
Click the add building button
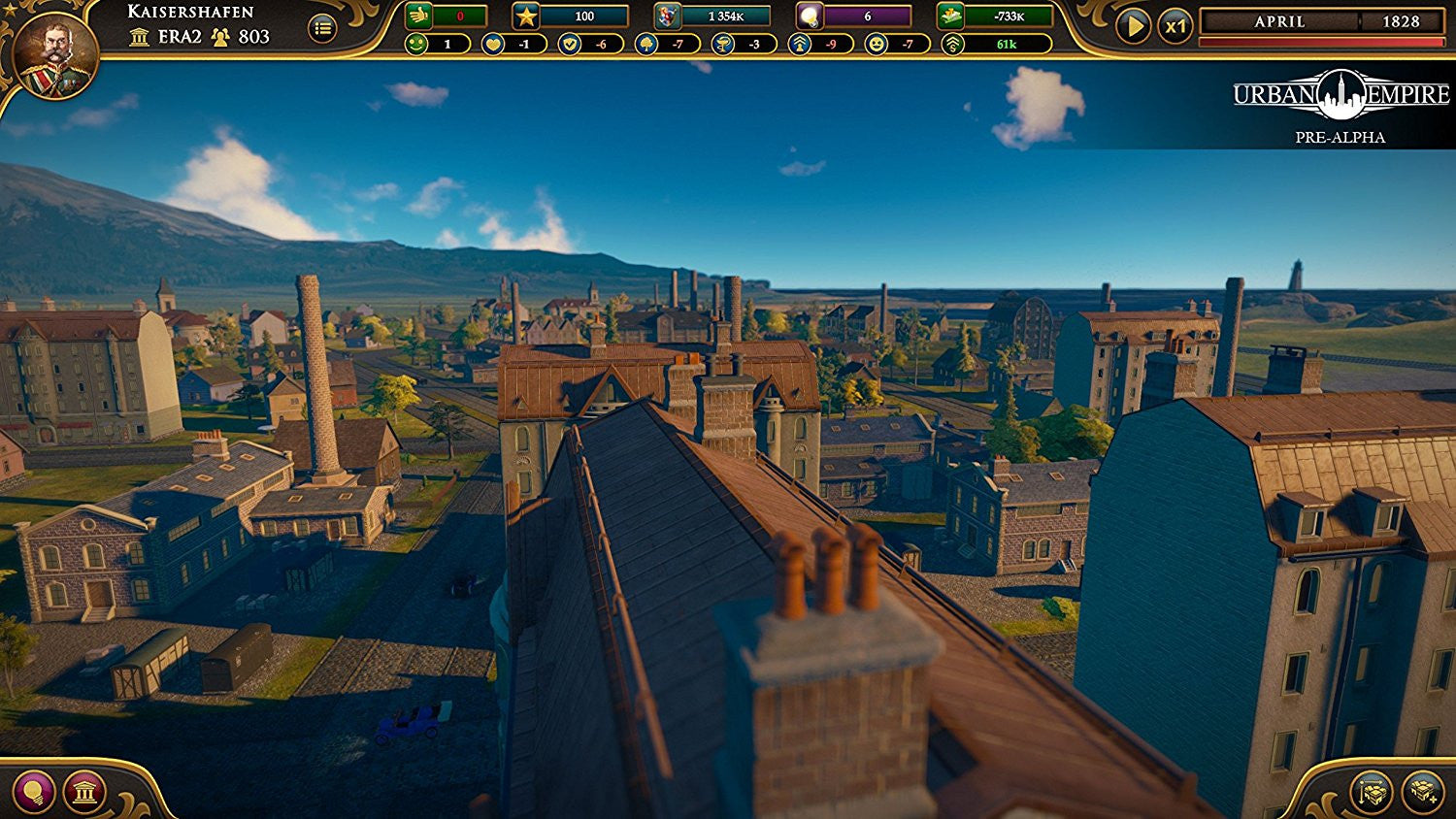click(1423, 791)
